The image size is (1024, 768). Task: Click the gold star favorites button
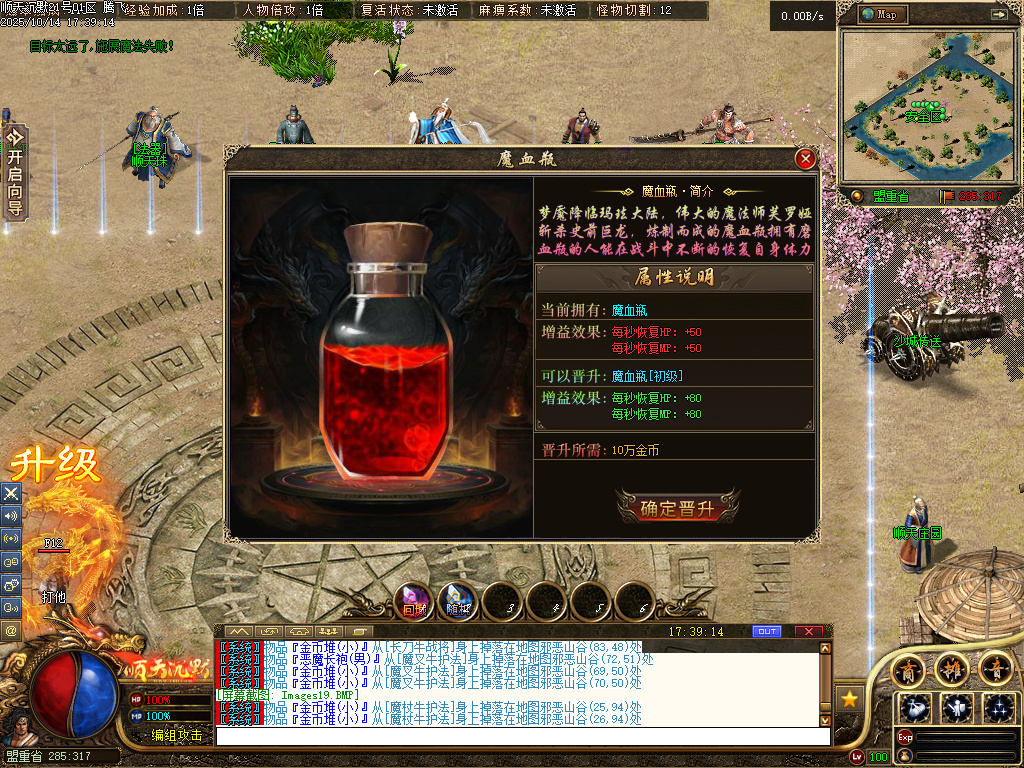[849, 699]
